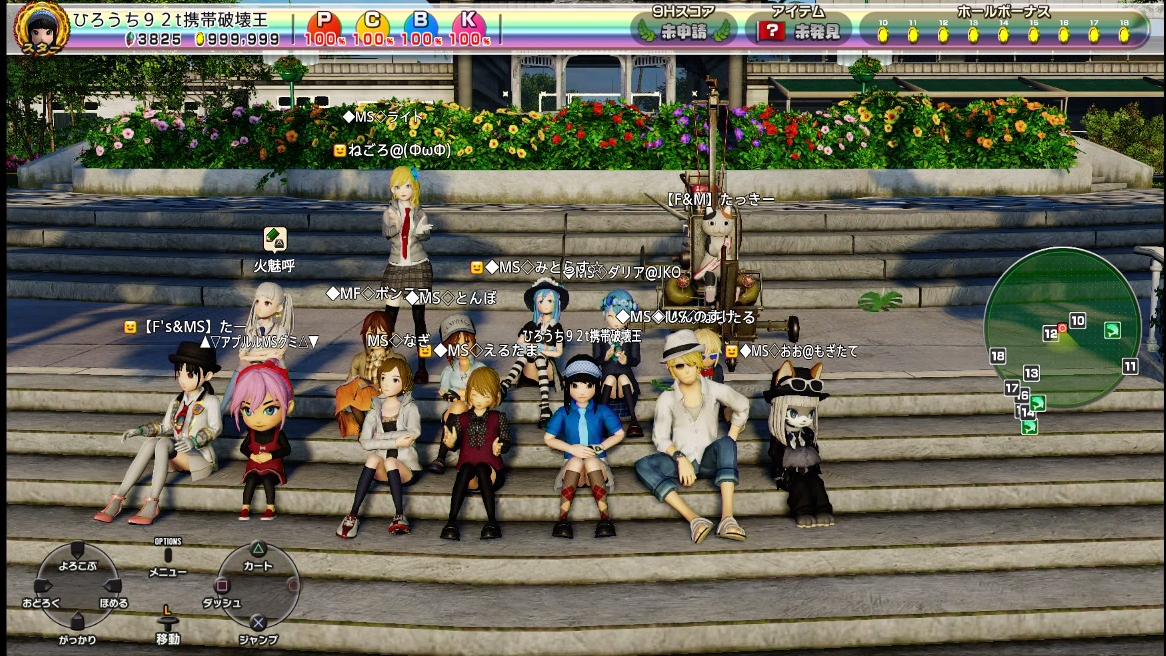Click the hole 10 bonus coin
1166x656 pixels.
point(882,35)
